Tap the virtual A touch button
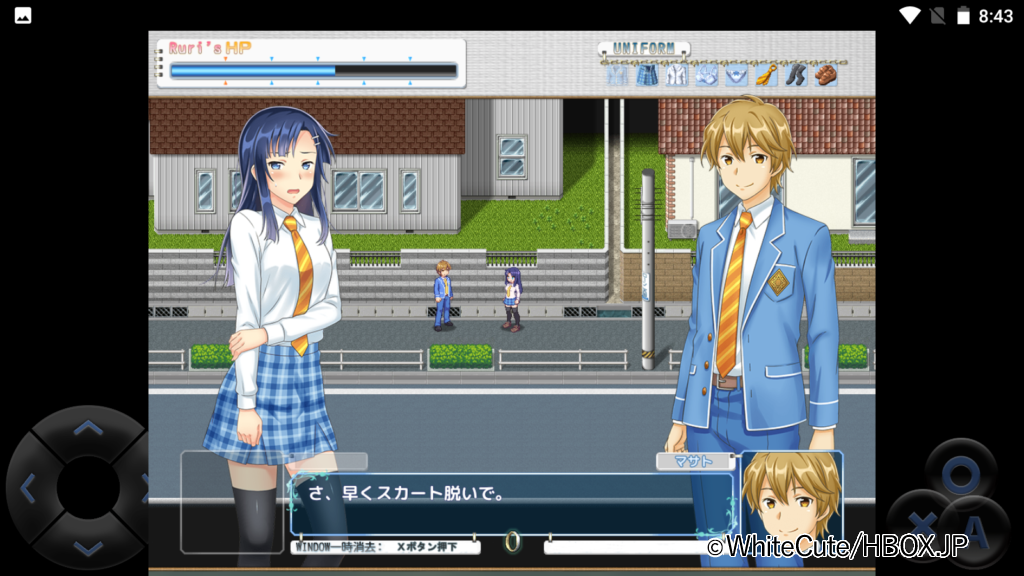The image size is (1024, 576). coord(977,528)
